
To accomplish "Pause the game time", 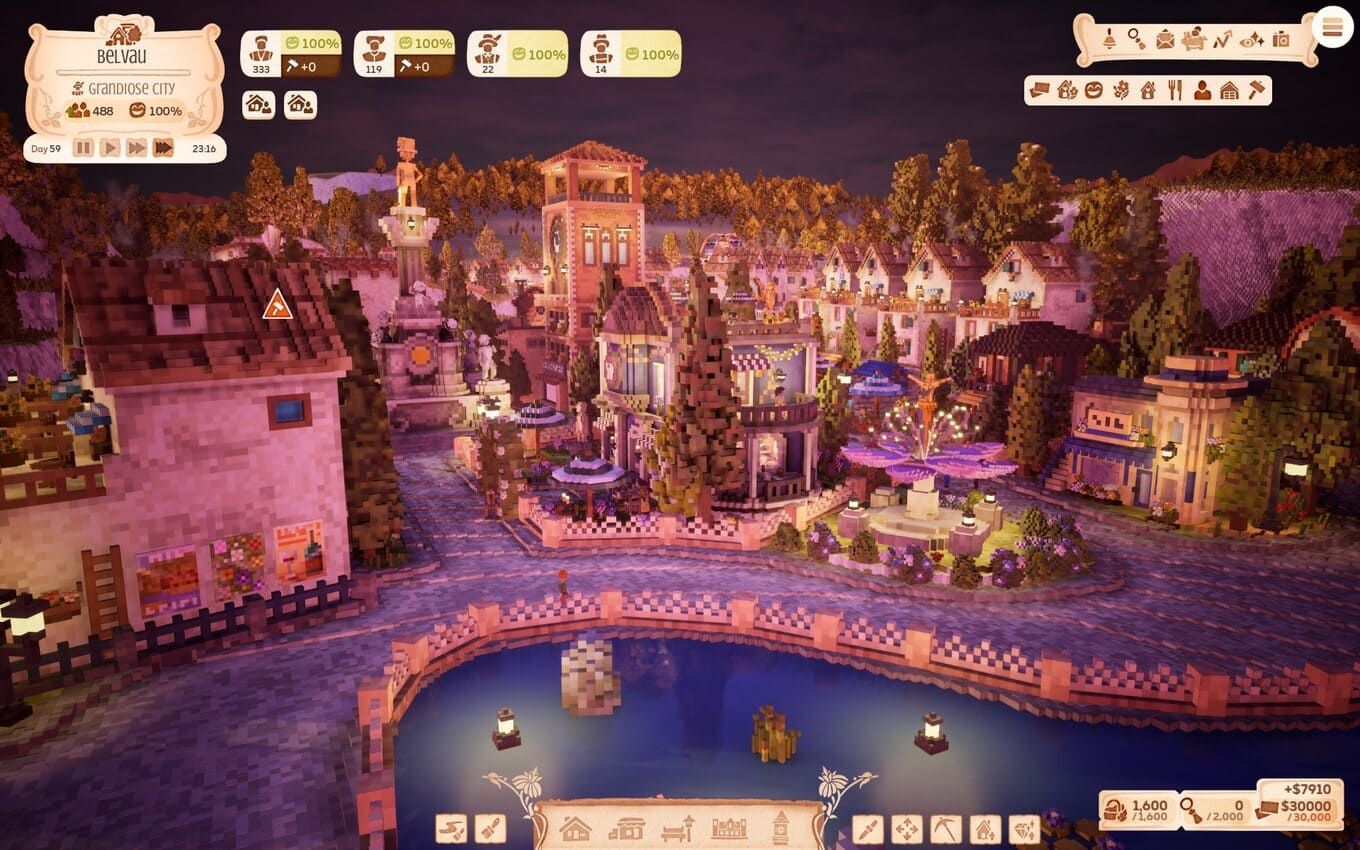I will [83, 148].
